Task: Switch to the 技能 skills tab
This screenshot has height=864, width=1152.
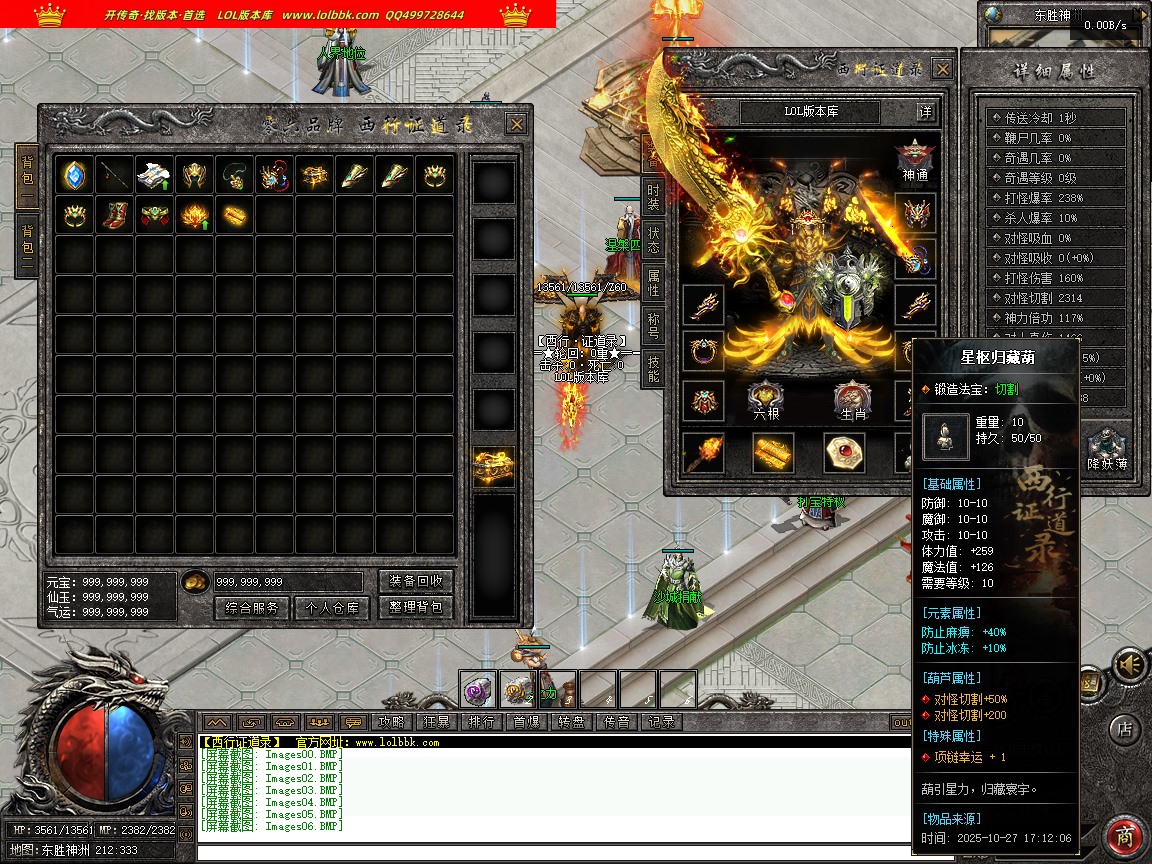Action: pyautogui.click(x=653, y=368)
